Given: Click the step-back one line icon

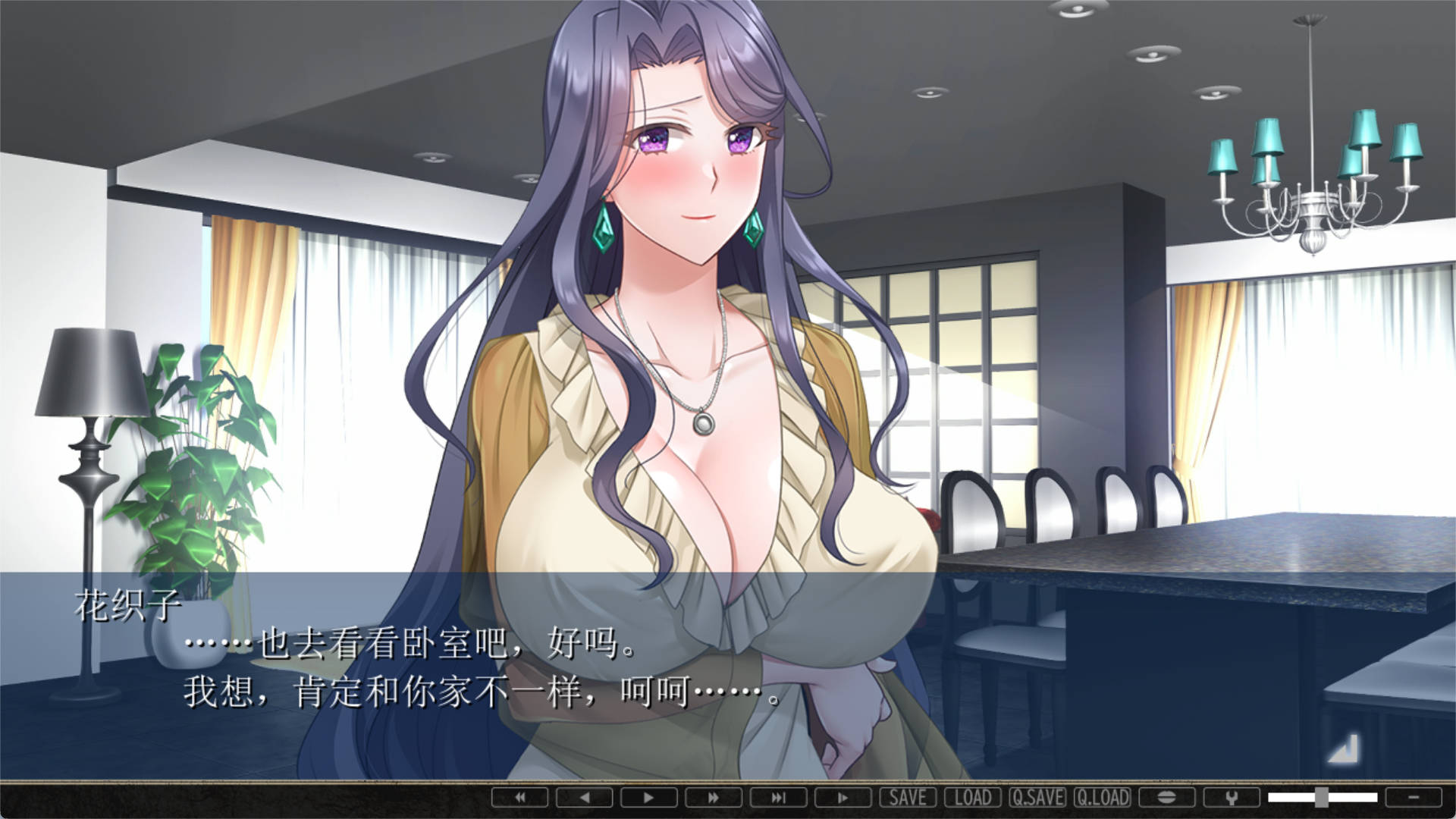Looking at the screenshot, I should (x=584, y=798).
